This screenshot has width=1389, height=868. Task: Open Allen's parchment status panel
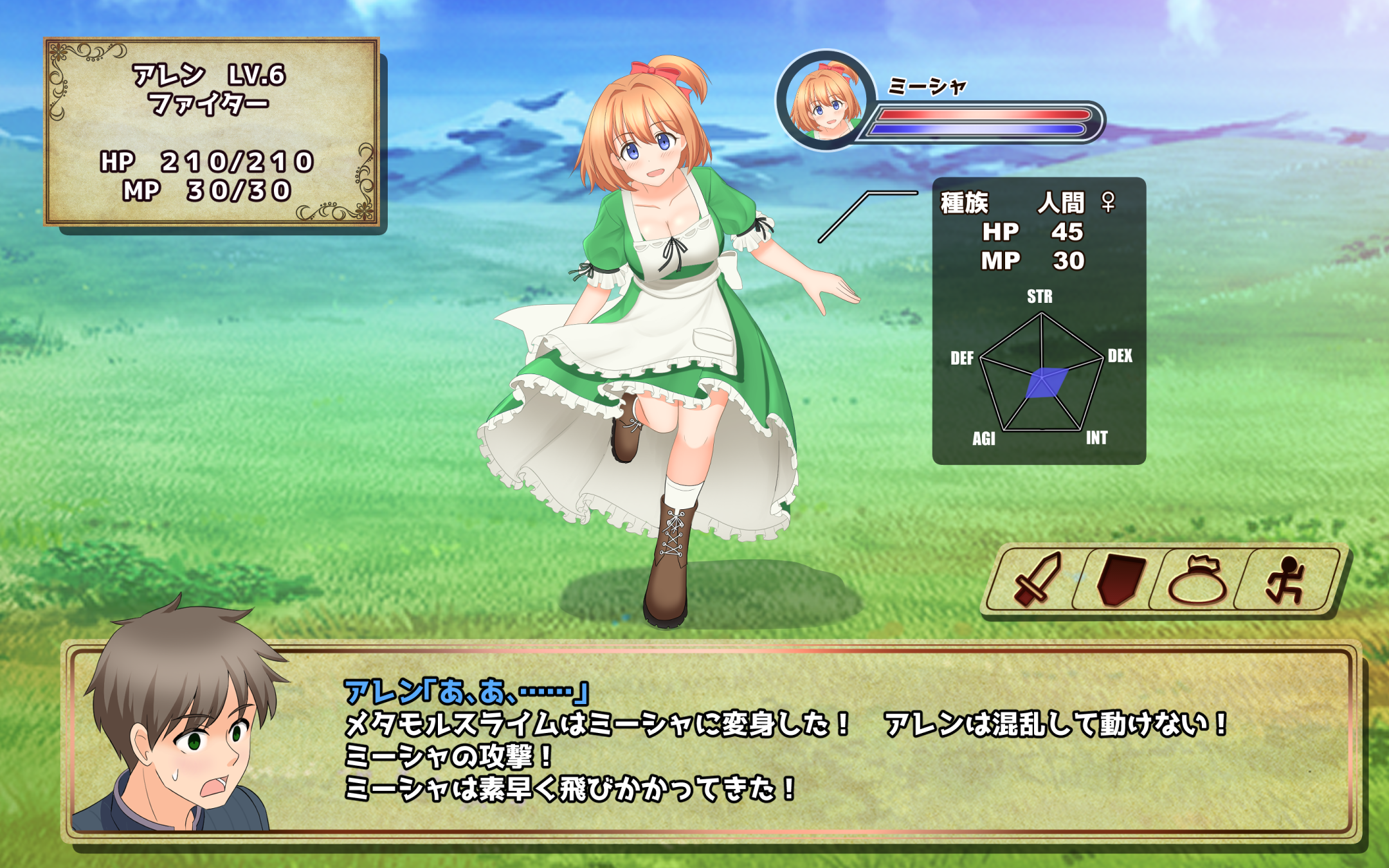pyautogui.click(x=212, y=132)
